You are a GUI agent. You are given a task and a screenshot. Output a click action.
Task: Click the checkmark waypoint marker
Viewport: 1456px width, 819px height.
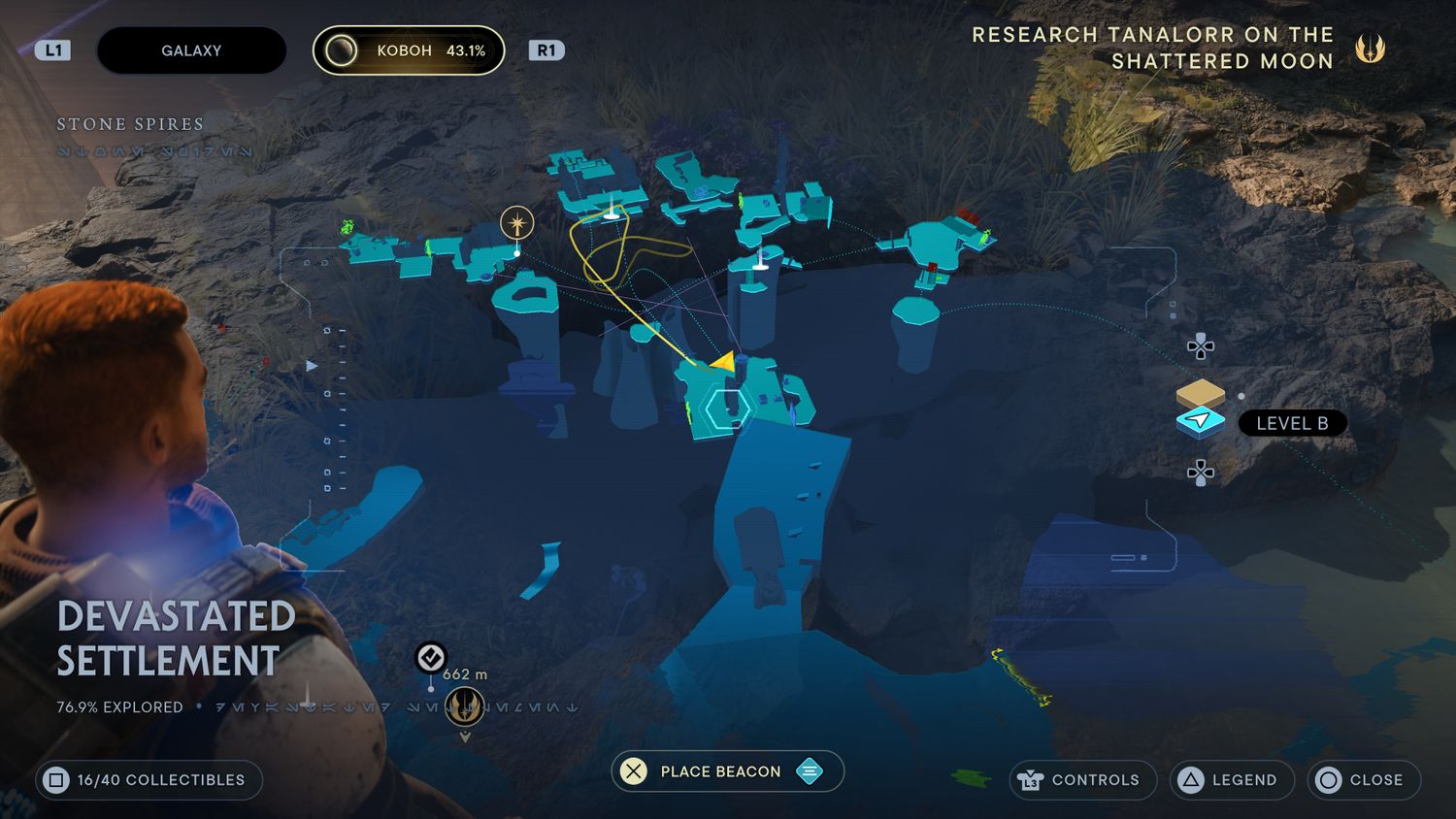(x=431, y=658)
